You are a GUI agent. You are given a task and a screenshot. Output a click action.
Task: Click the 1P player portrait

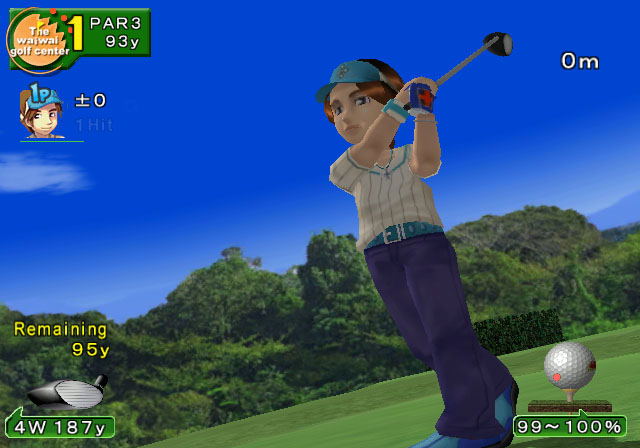43,112
